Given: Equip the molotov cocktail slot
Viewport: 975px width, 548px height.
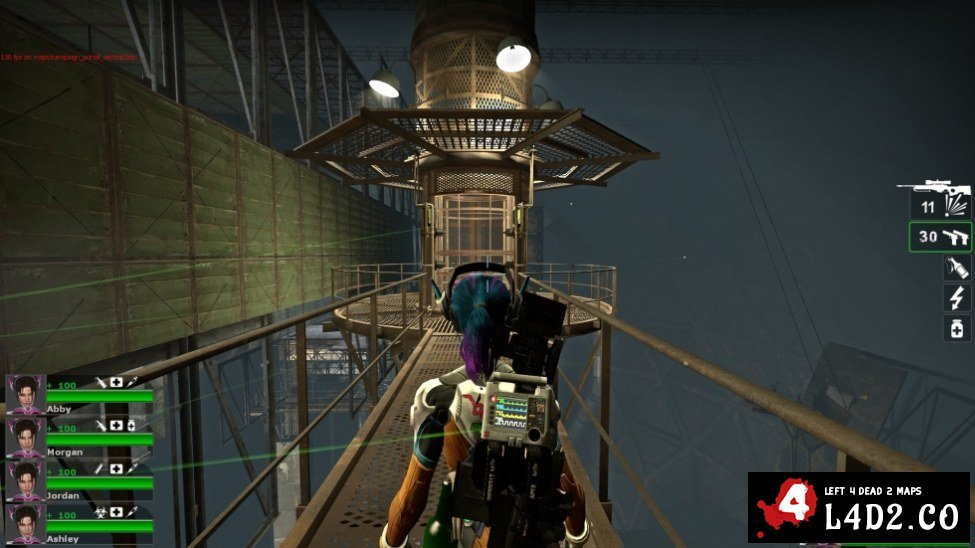Looking at the screenshot, I should point(957,267).
